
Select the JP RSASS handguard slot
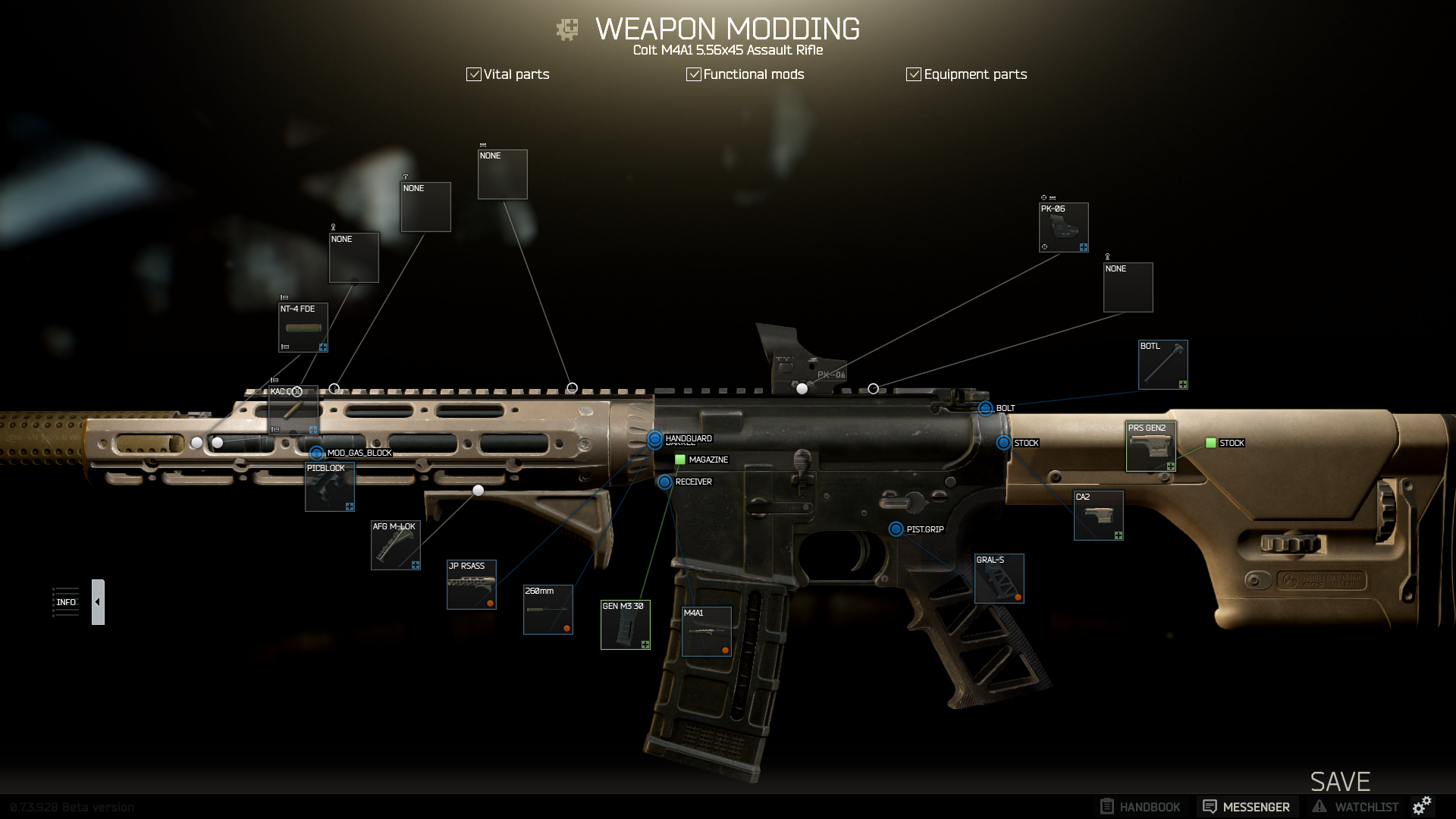pyautogui.click(x=471, y=585)
